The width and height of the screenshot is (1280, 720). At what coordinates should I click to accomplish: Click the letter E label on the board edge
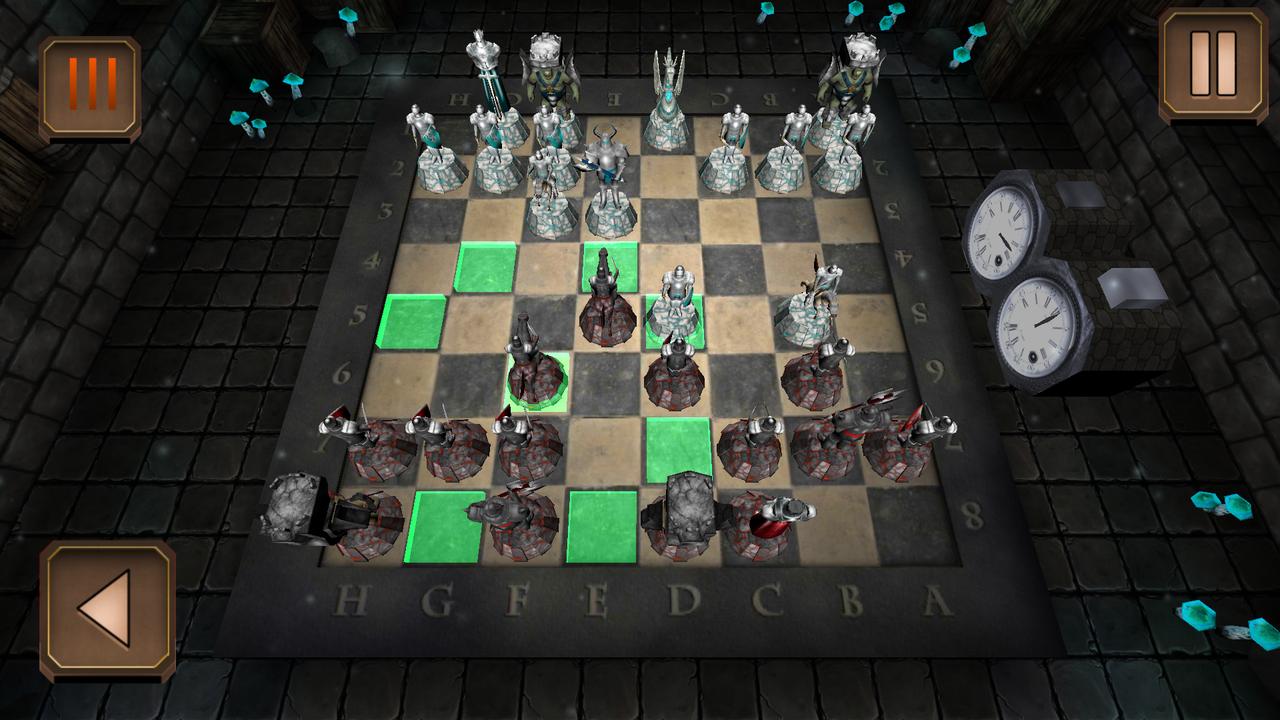click(x=597, y=600)
